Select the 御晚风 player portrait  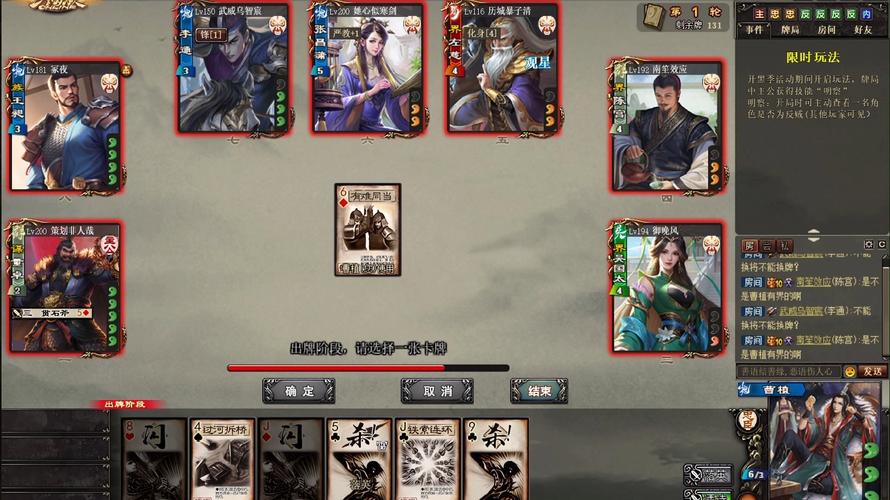pos(667,288)
